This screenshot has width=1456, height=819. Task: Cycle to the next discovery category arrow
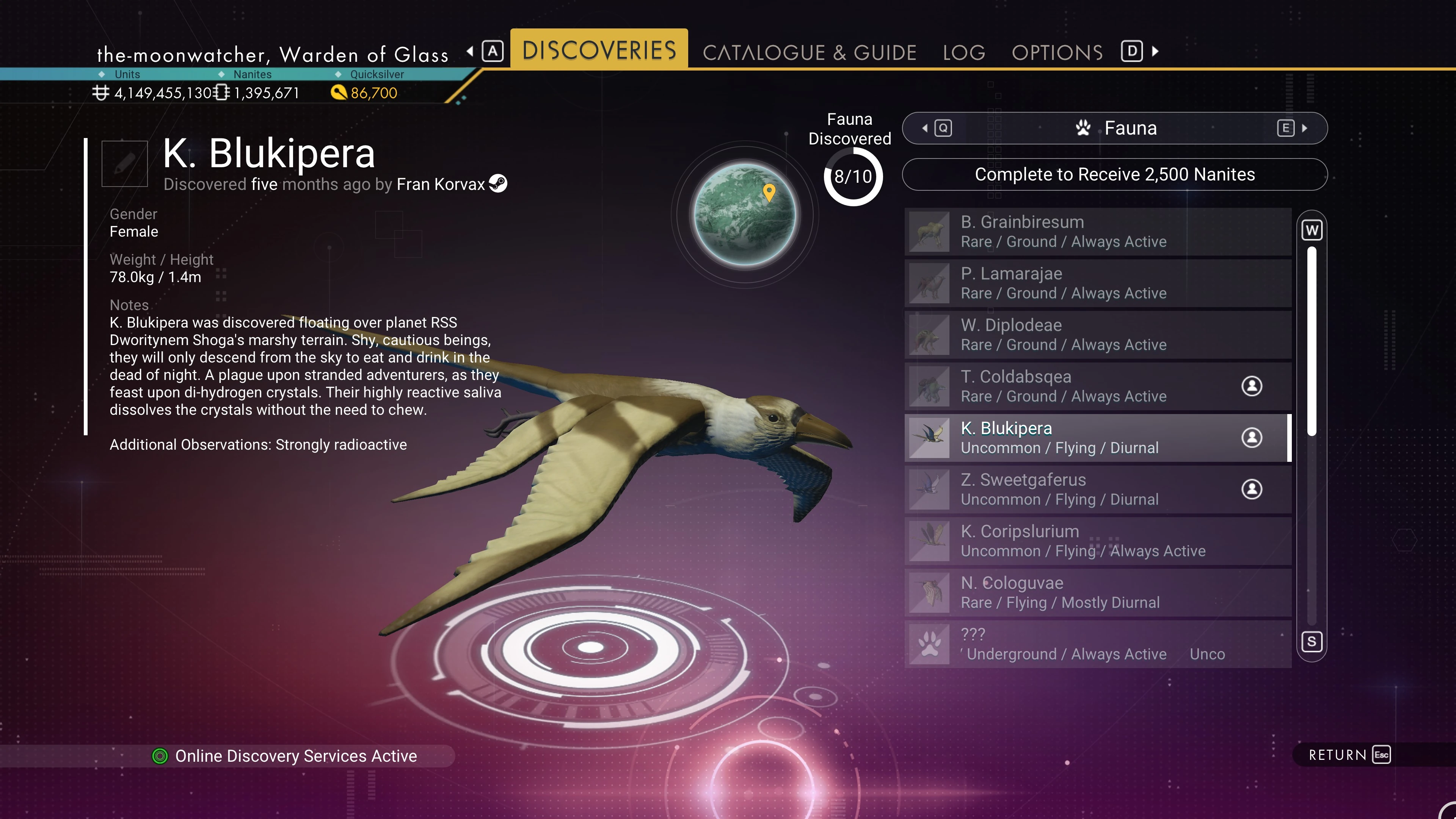tap(1304, 128)
